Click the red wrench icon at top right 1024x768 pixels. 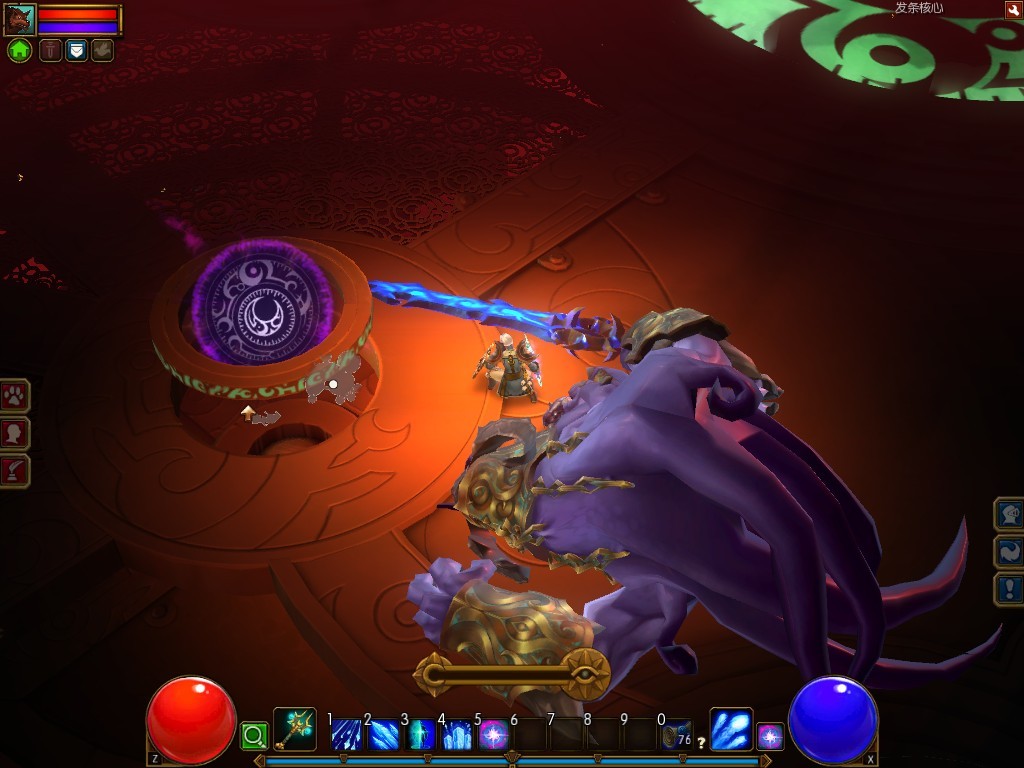tap(1012, 9)
